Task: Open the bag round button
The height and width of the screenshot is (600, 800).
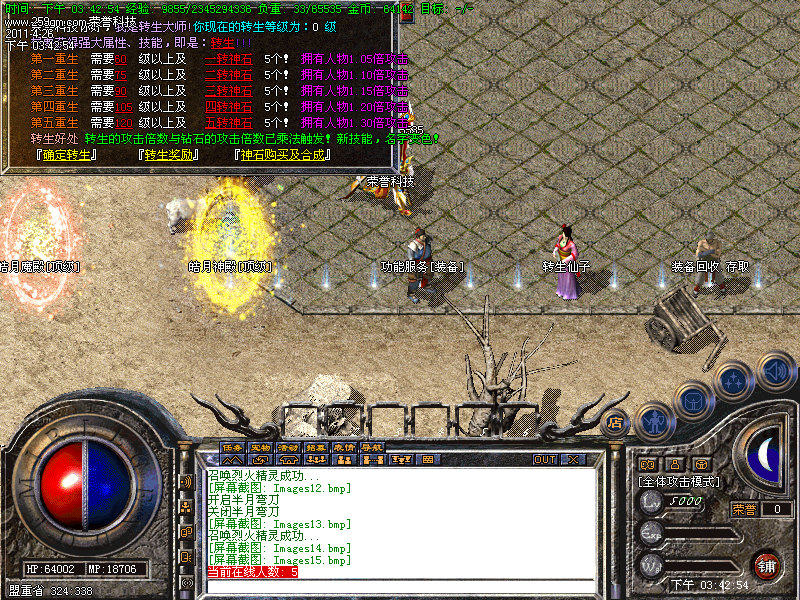Action: point(693,400)
